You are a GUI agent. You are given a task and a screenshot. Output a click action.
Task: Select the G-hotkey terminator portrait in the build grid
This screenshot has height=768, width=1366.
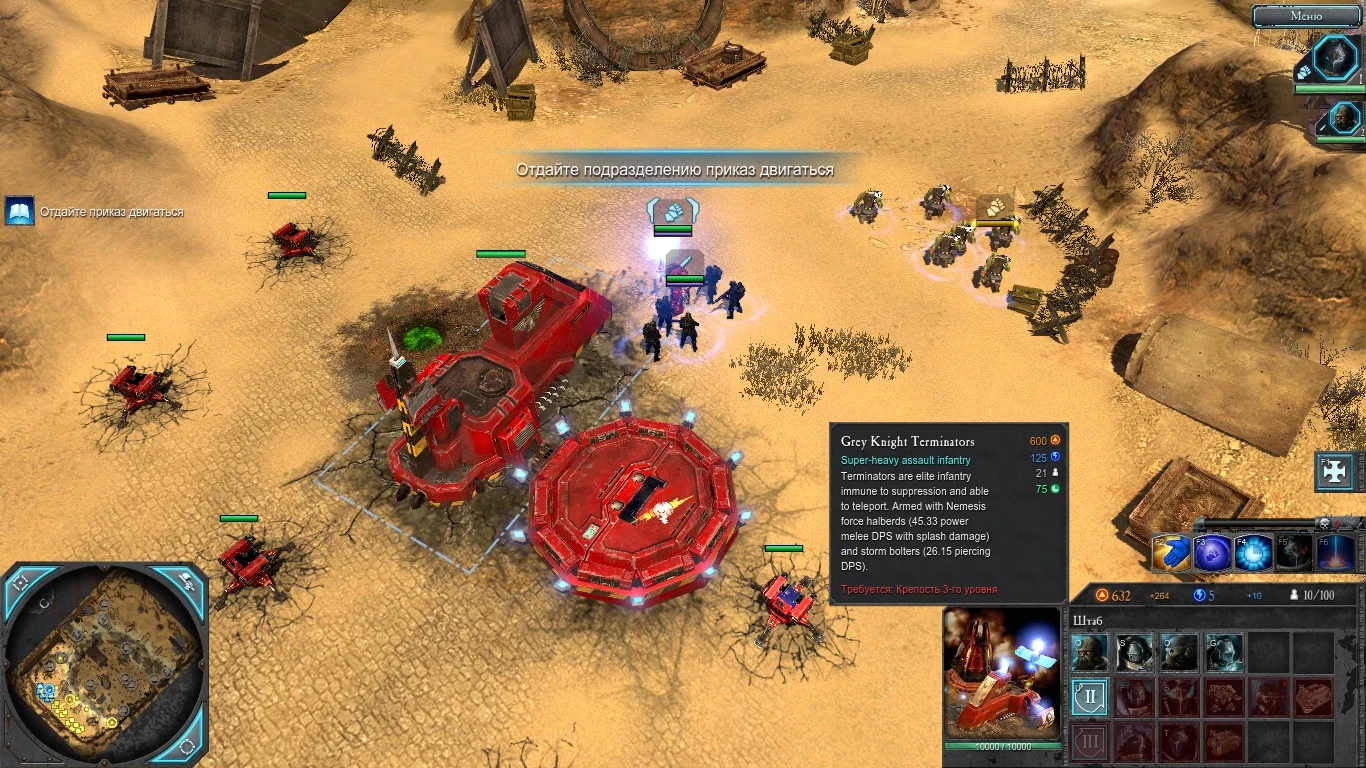click(x=1223, y=651)
